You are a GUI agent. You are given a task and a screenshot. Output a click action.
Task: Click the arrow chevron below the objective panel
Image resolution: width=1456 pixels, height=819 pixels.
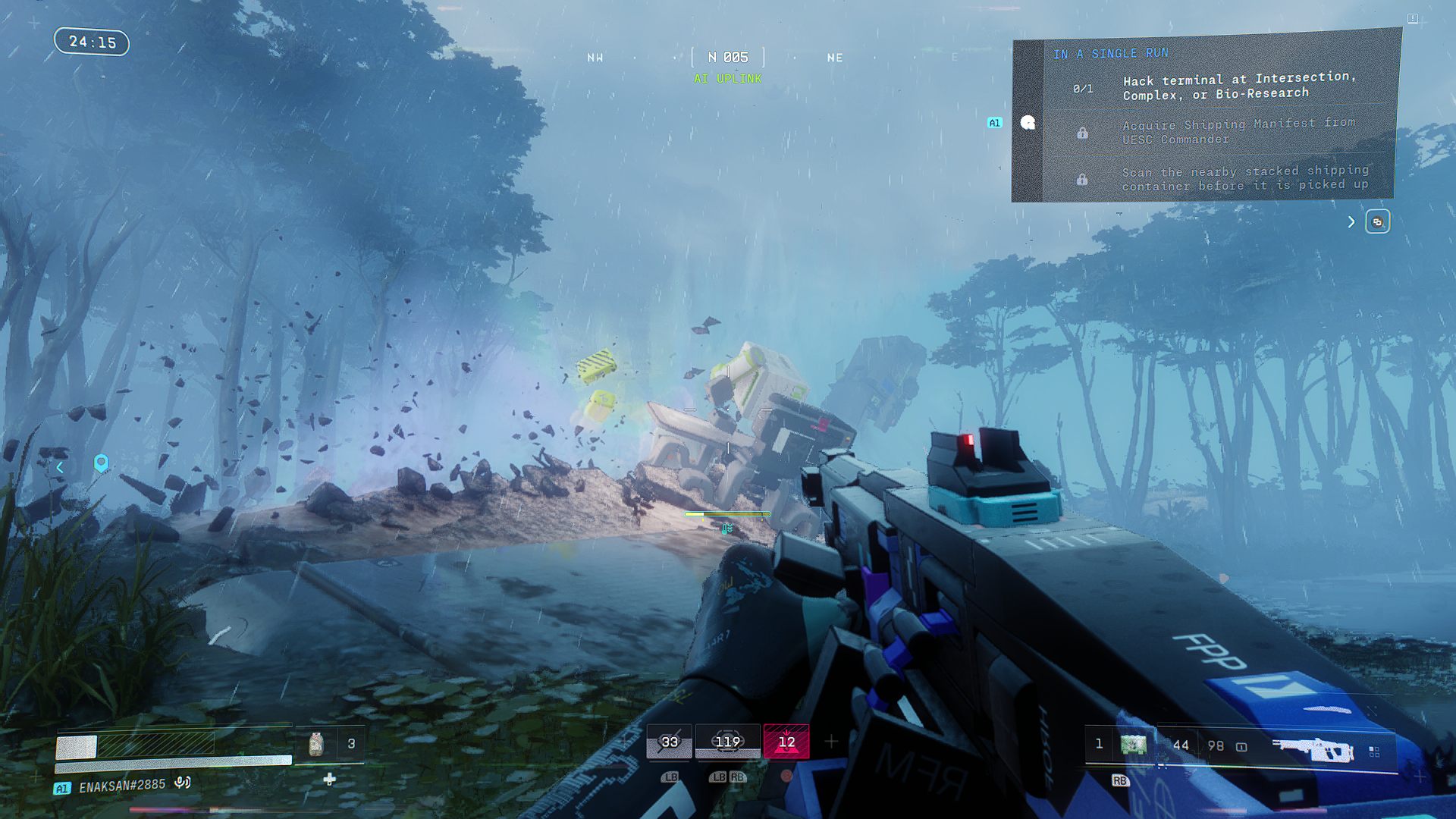tap(1351, 222)
